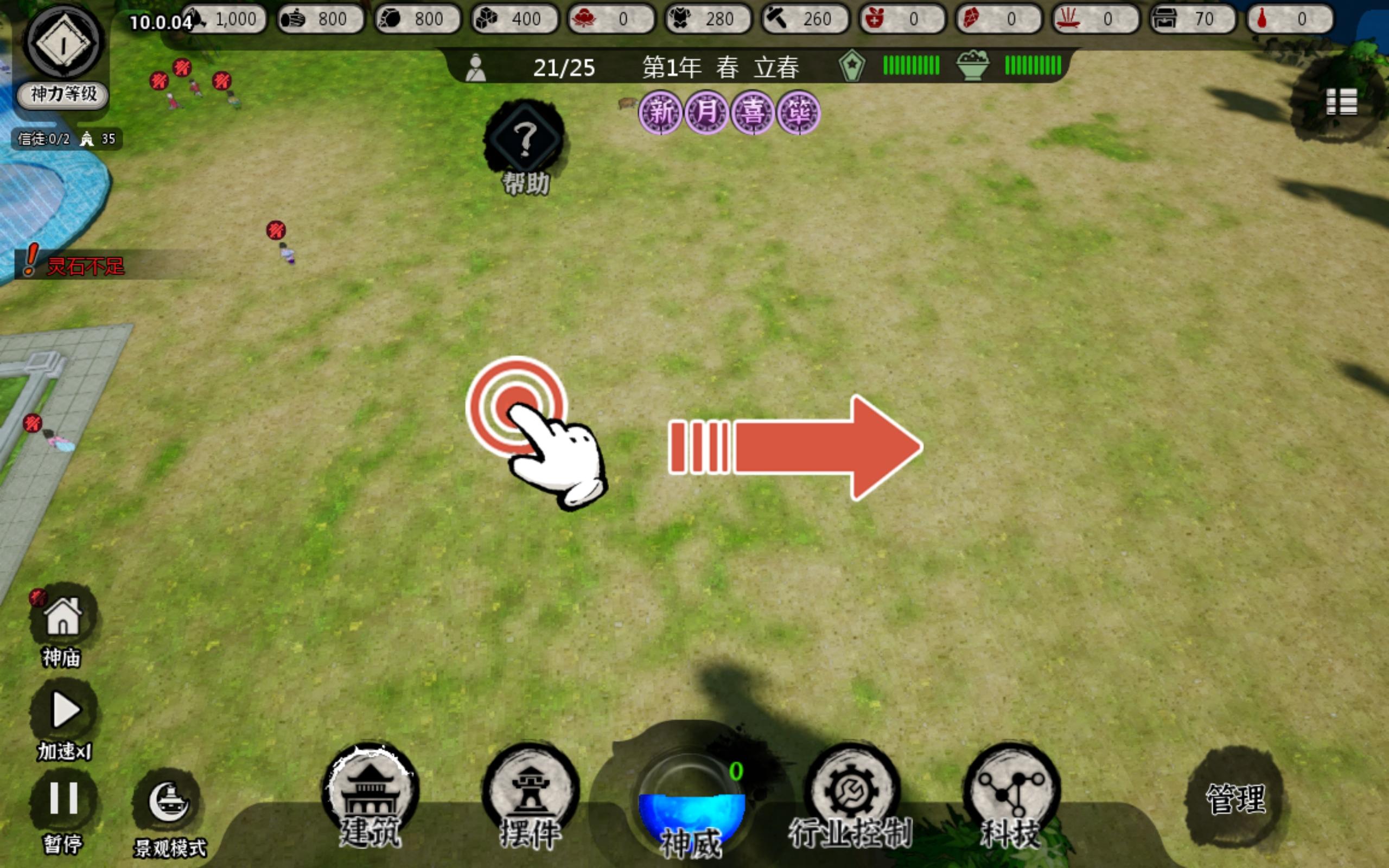Click the green prestige progress bar
Image resolution: width=1389 pixels, height=868 pixels.
[x=912, y=66]
